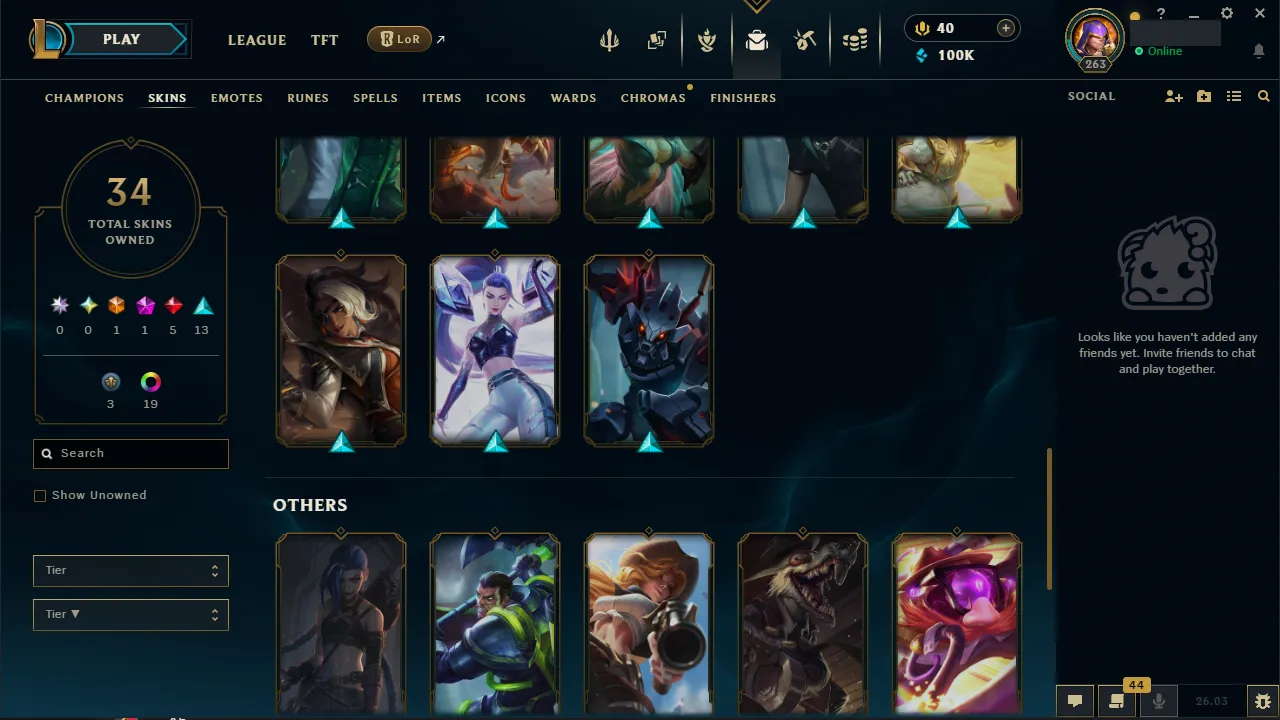Click the rainbow chroma wheel icon
1280x720 pixels.
click(150, 381)
